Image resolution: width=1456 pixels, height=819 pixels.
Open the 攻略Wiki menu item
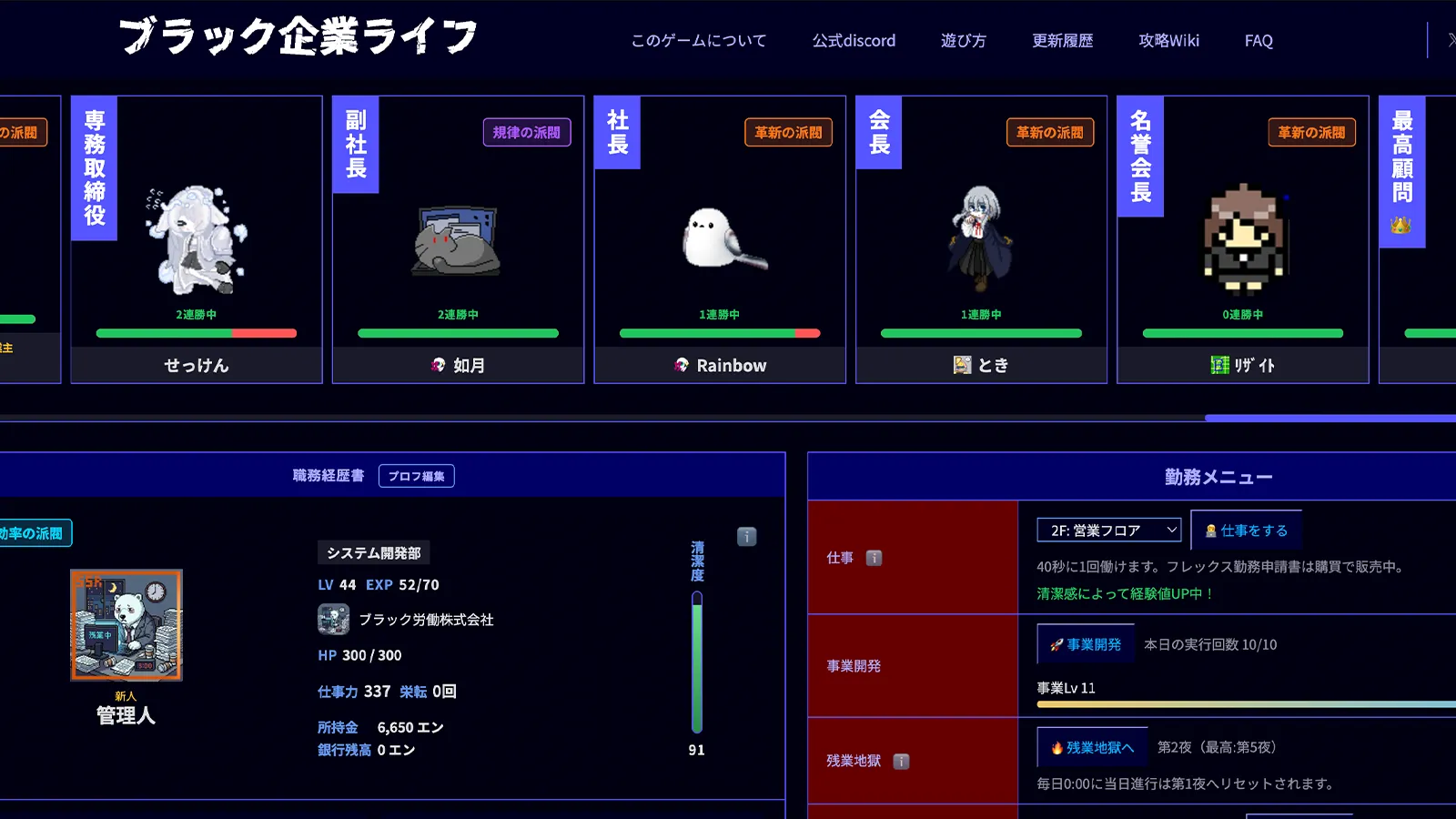pyautogui.click(x=1168, y=40)
